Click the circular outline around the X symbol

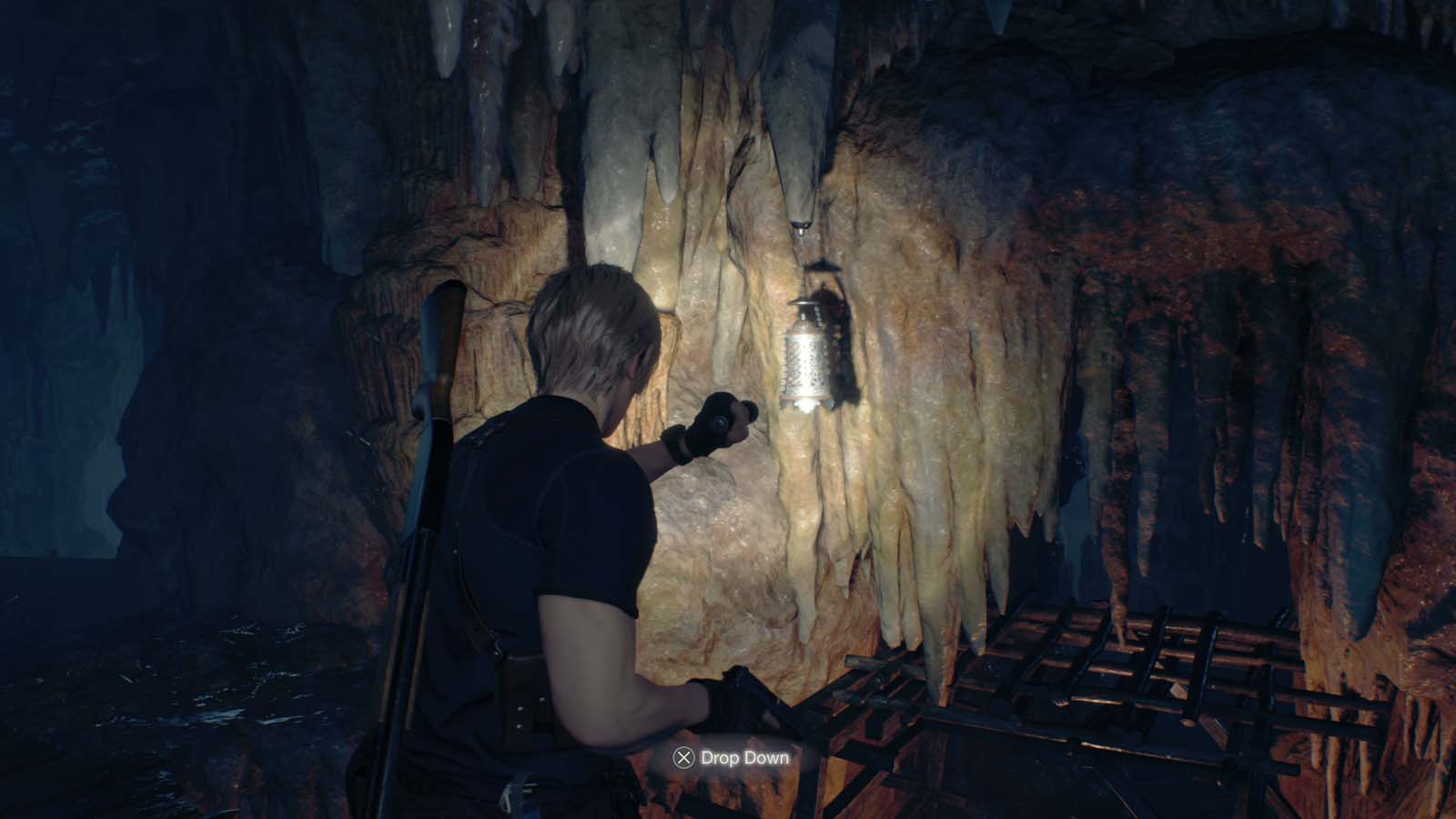[683, 757]
